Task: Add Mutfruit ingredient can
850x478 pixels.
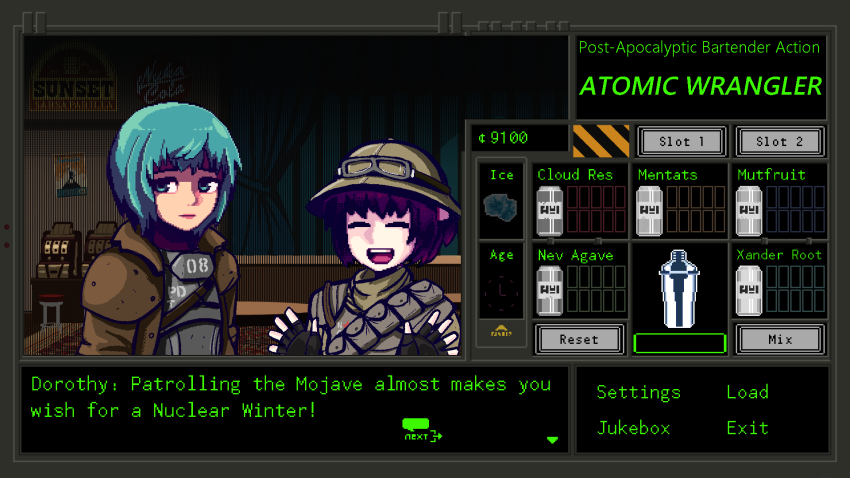Action: [749, 211]
